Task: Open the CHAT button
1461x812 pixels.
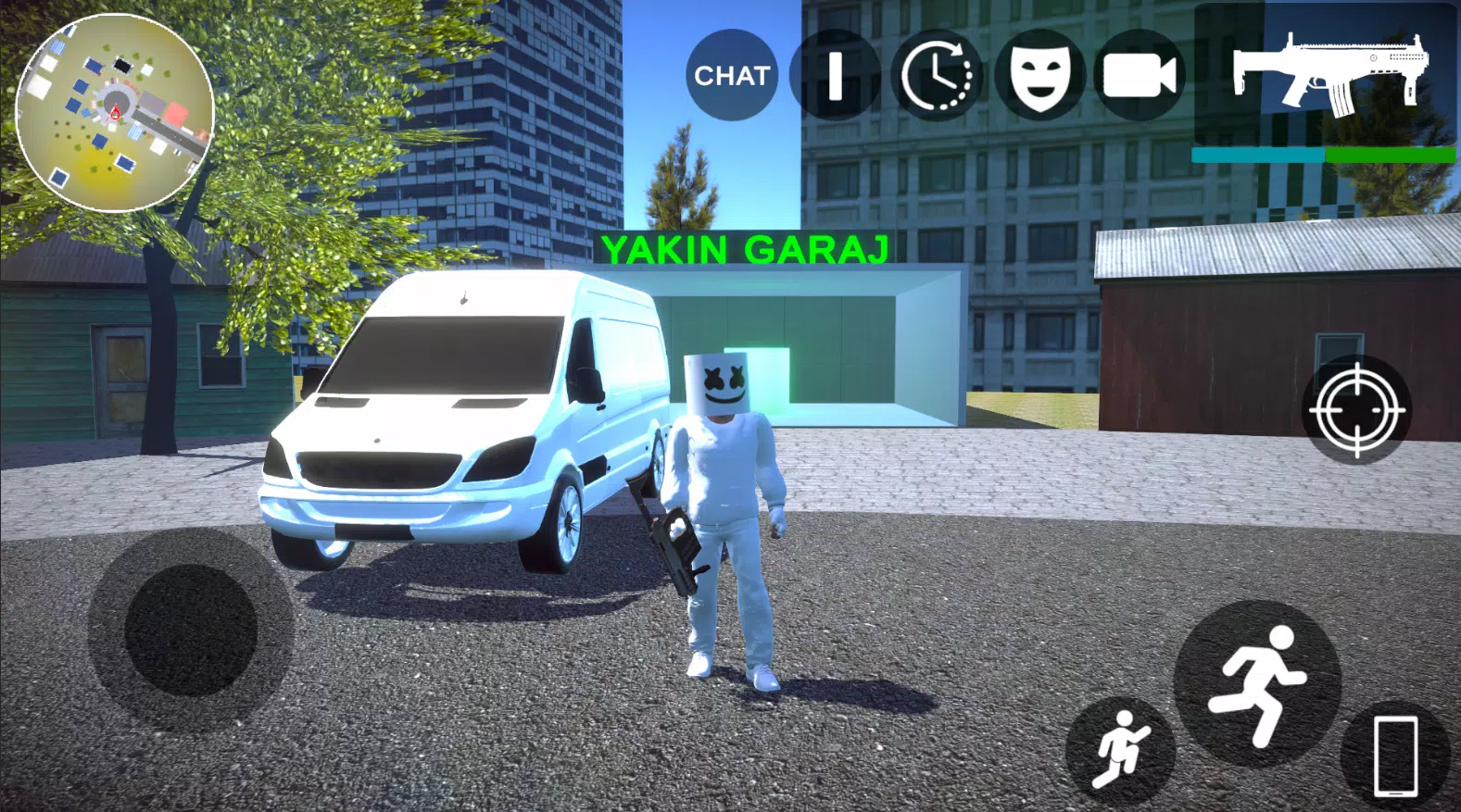Action: (732, 75)
